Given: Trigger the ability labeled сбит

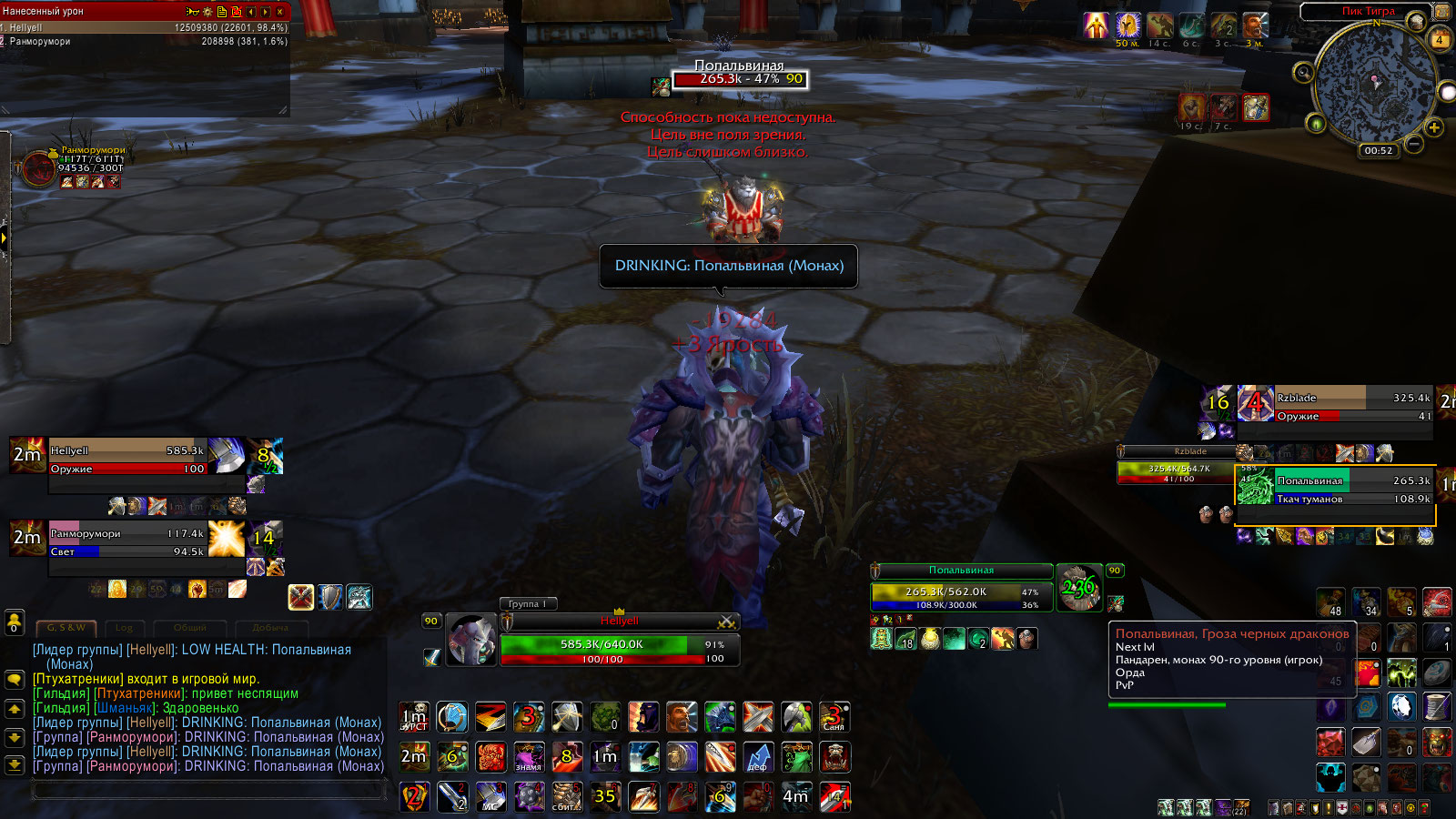Looking at the screenshot, I should coord(566,797).
